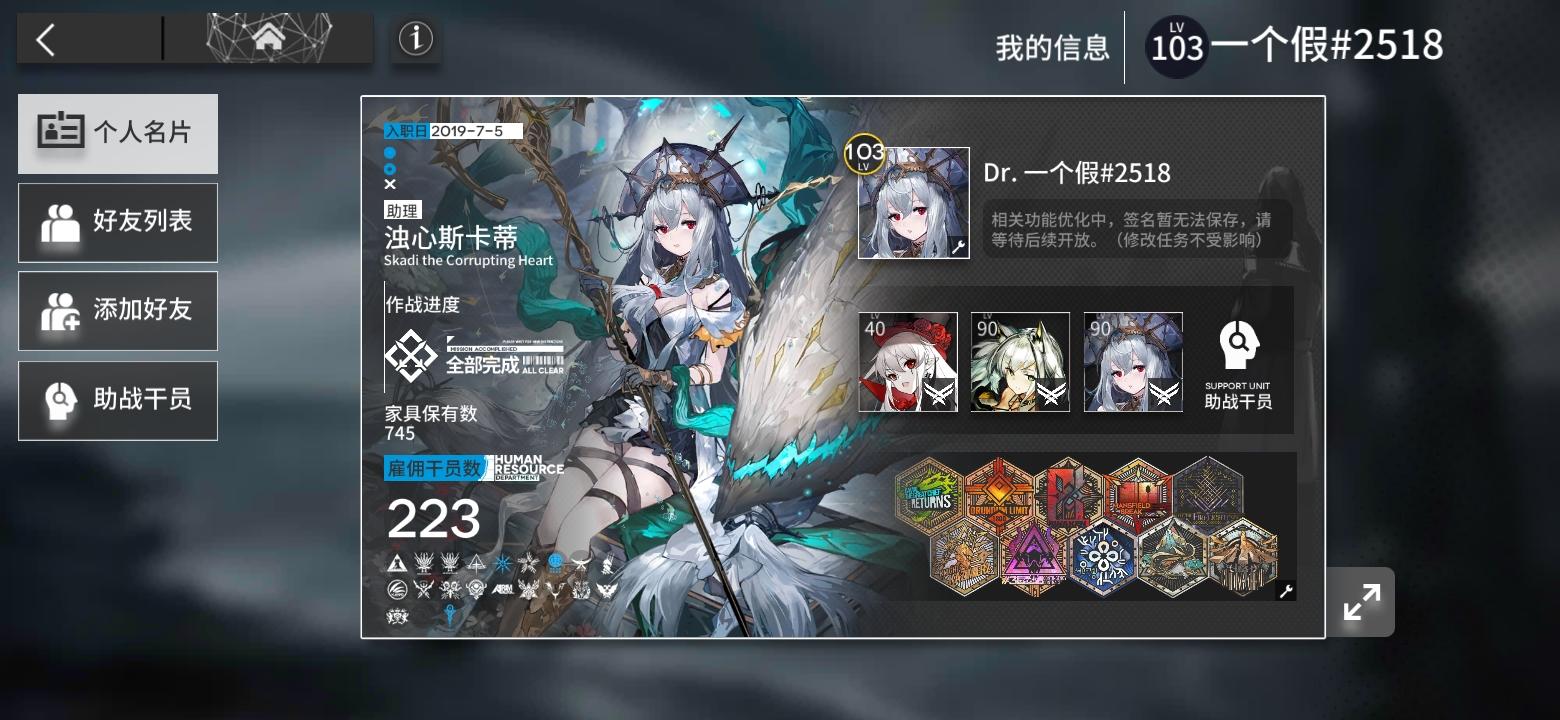This screenshot has height=720, width=1560.
Task: Click the level 103 badge on the player name
Action: click(1176, 44)
